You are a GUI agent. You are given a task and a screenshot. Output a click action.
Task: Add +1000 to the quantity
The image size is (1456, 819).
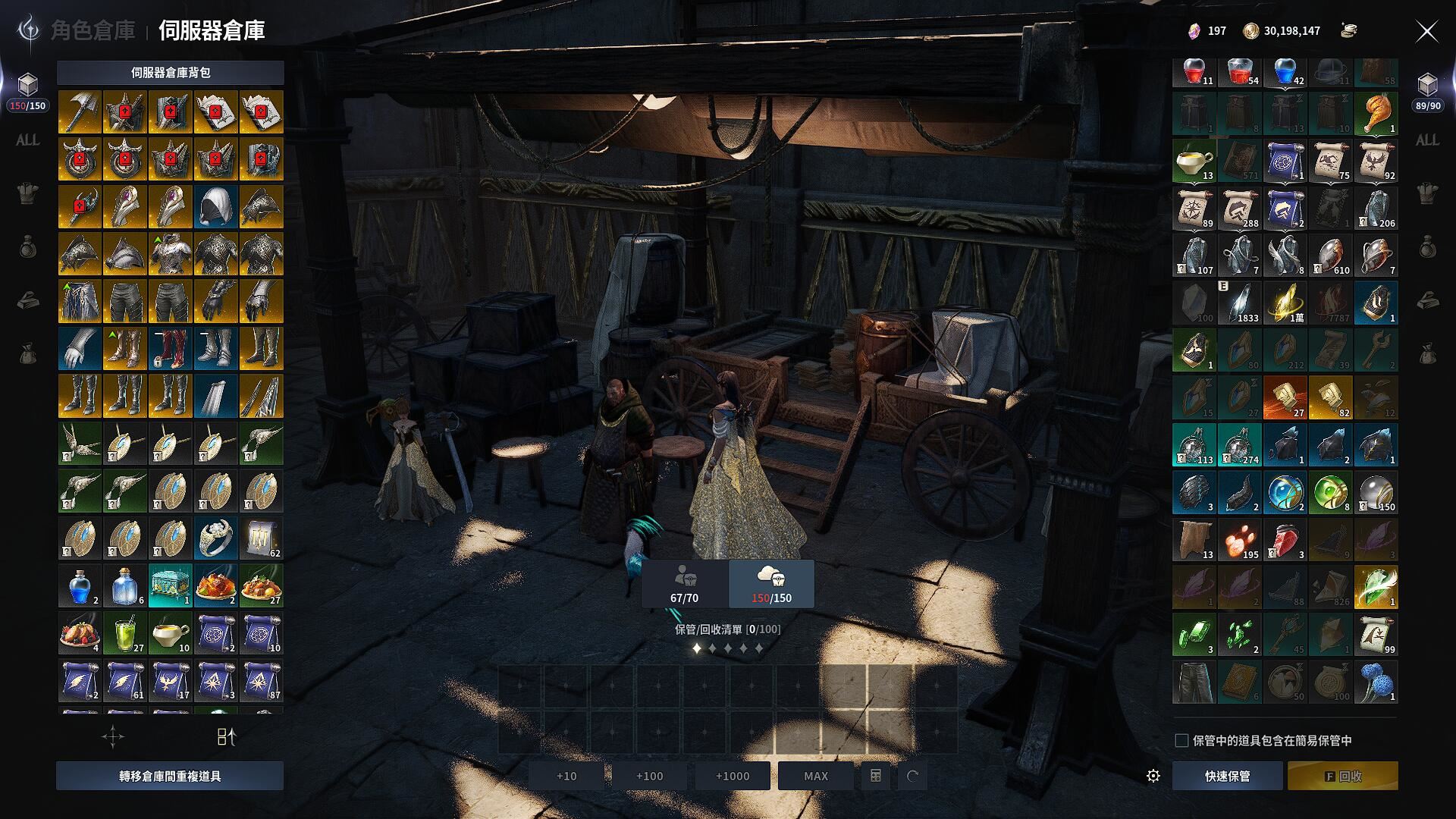732,776
